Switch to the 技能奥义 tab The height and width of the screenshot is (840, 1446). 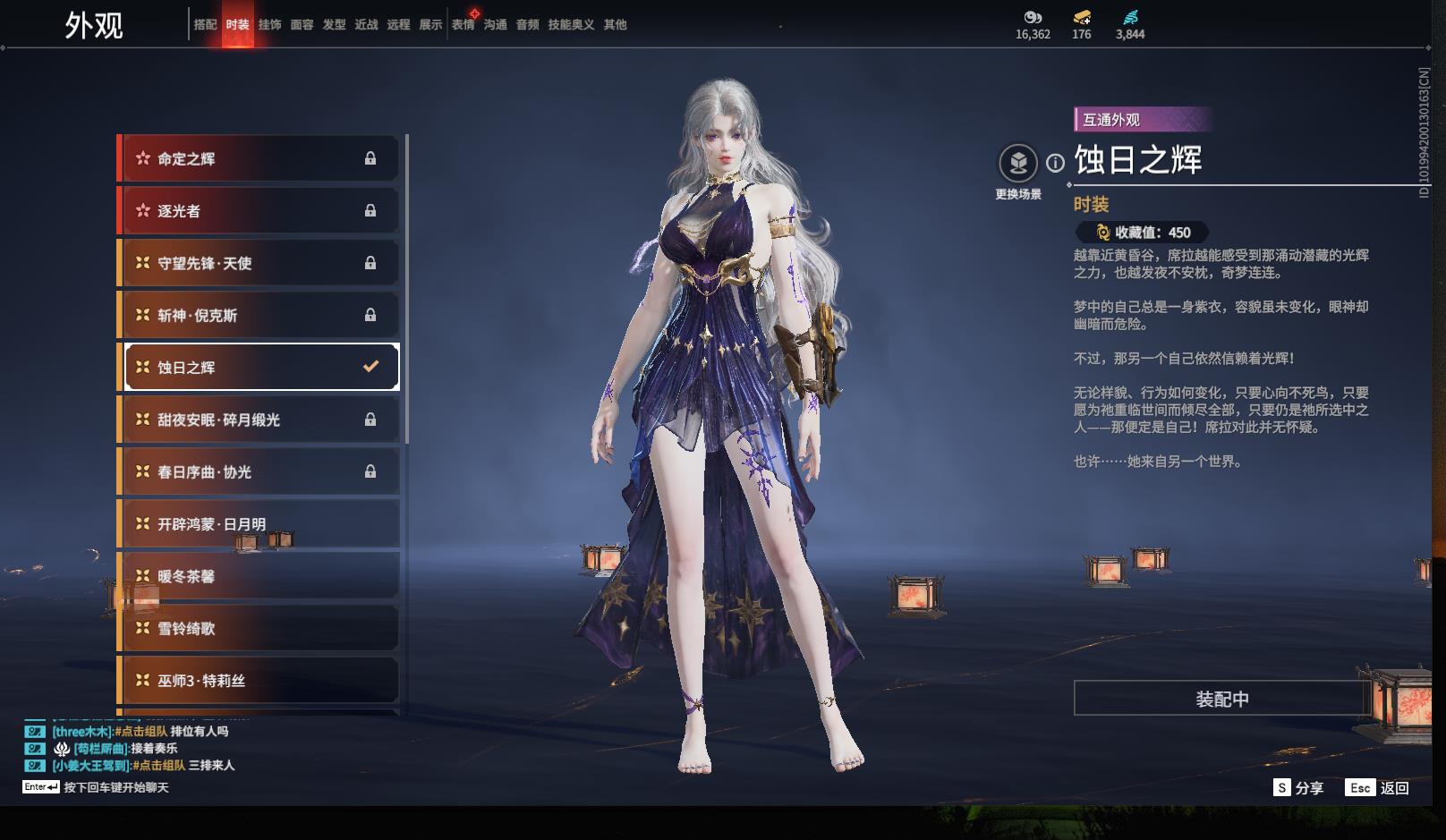click(x=571, y=24)
